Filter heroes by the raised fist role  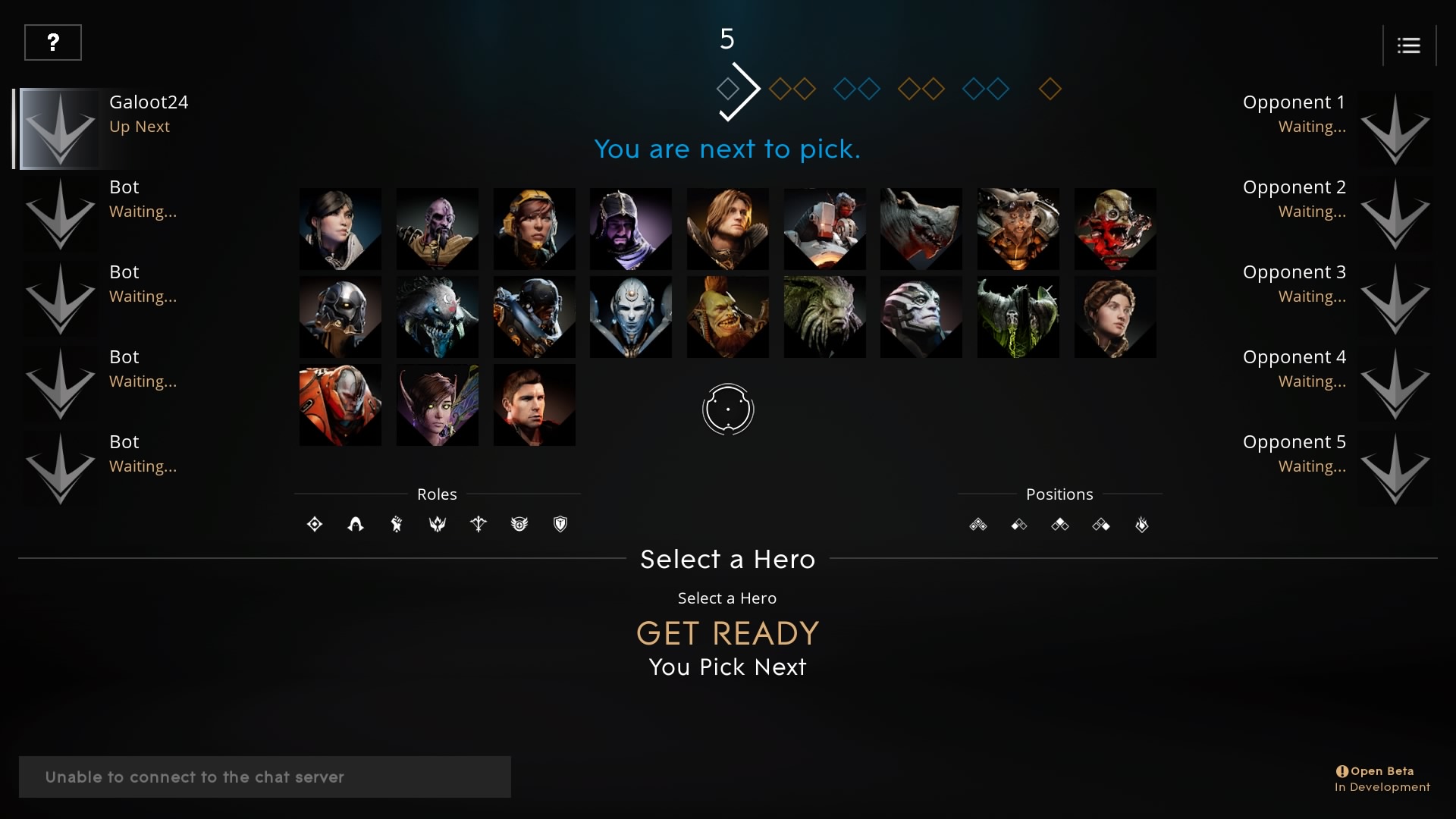coord(397,524)
